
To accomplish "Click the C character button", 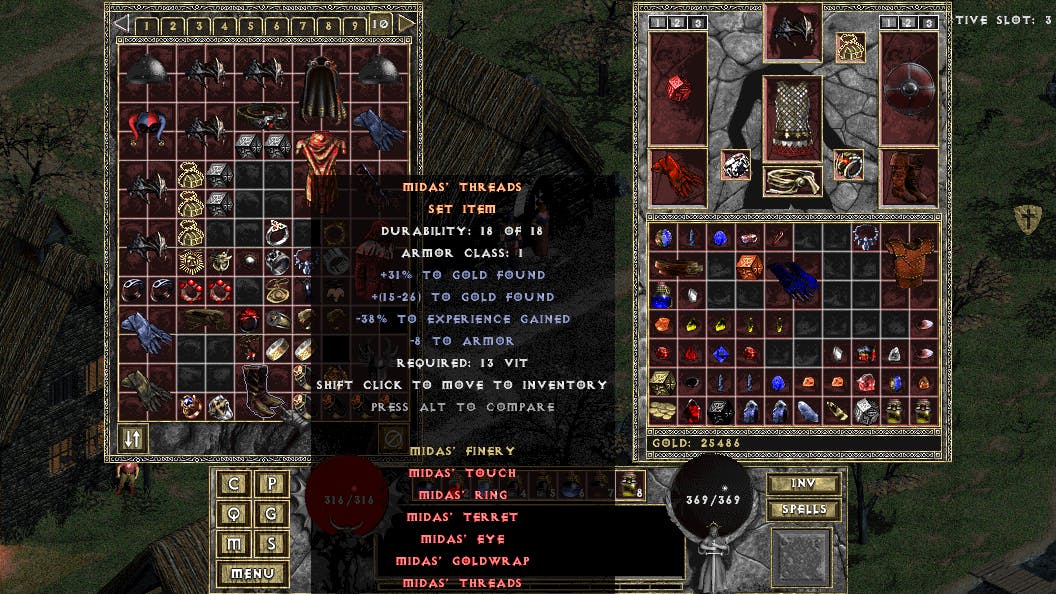I will [x=234, y=484].
